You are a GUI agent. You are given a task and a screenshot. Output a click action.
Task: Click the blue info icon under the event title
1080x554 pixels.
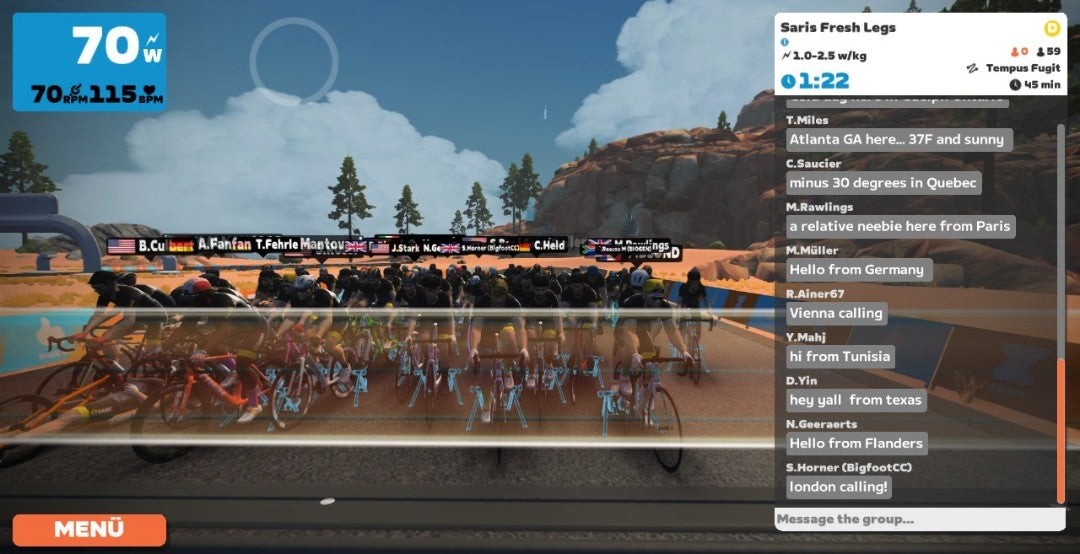(x=785, y=43)
